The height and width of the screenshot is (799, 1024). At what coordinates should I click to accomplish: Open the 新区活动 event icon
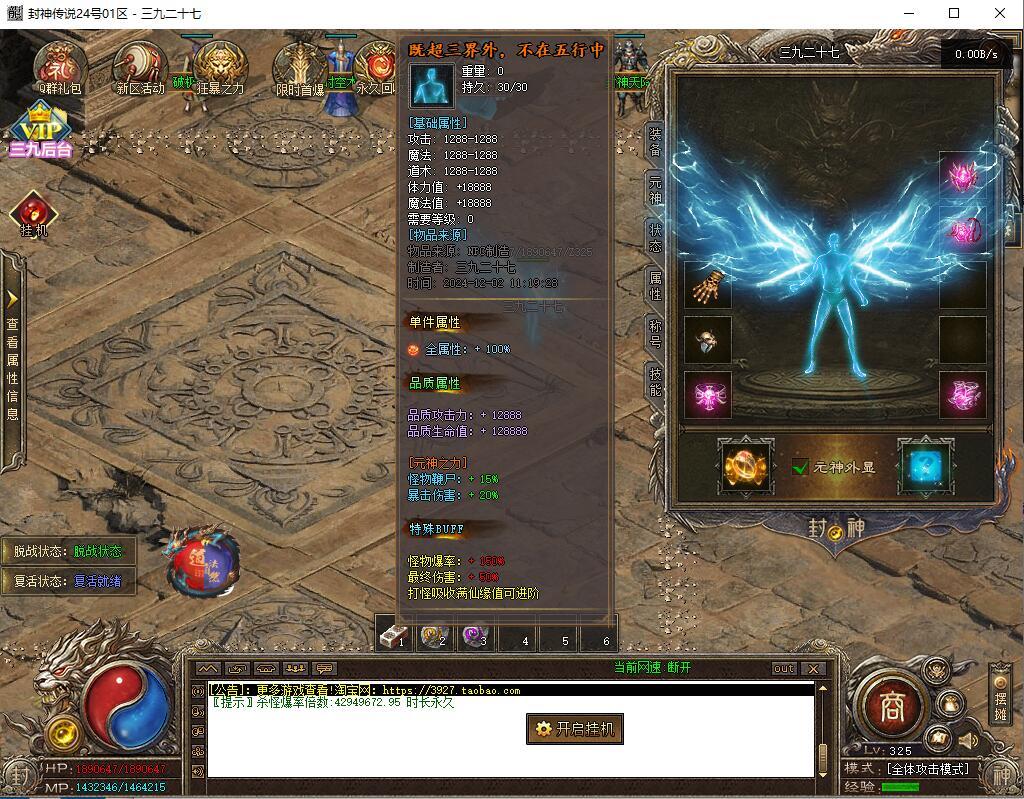(140, 66)
